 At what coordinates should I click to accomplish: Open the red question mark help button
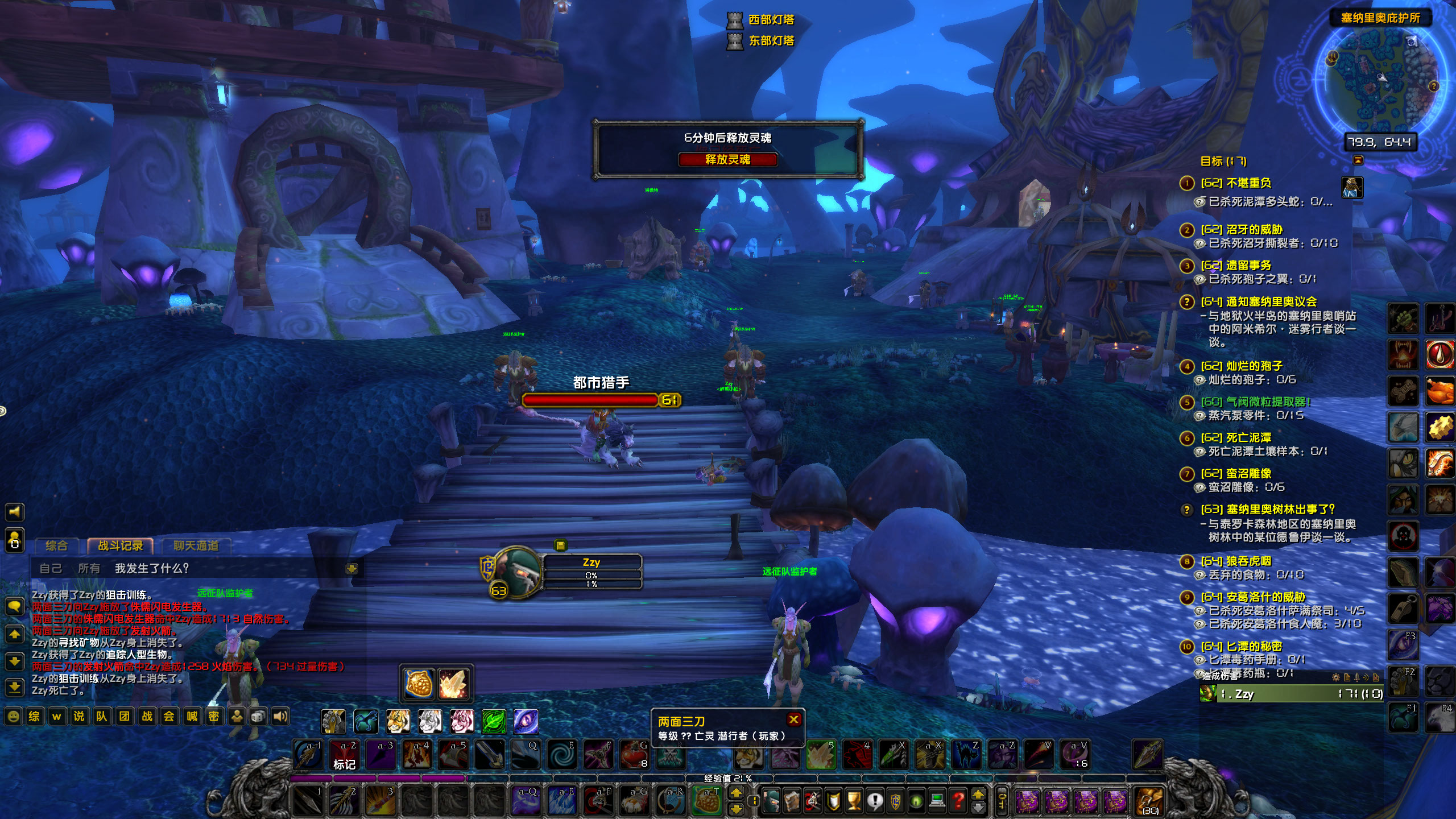click(x=958, y=801)
